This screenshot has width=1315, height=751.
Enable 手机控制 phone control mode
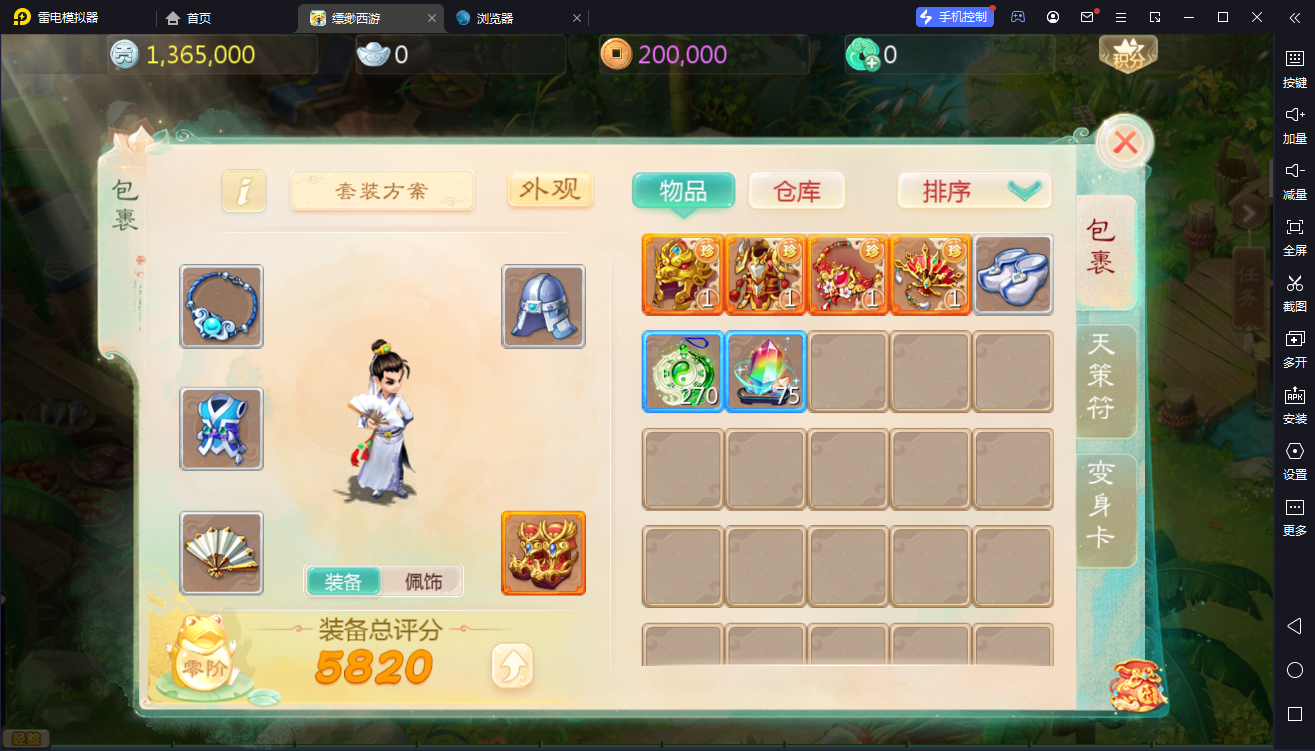(953, 16)
